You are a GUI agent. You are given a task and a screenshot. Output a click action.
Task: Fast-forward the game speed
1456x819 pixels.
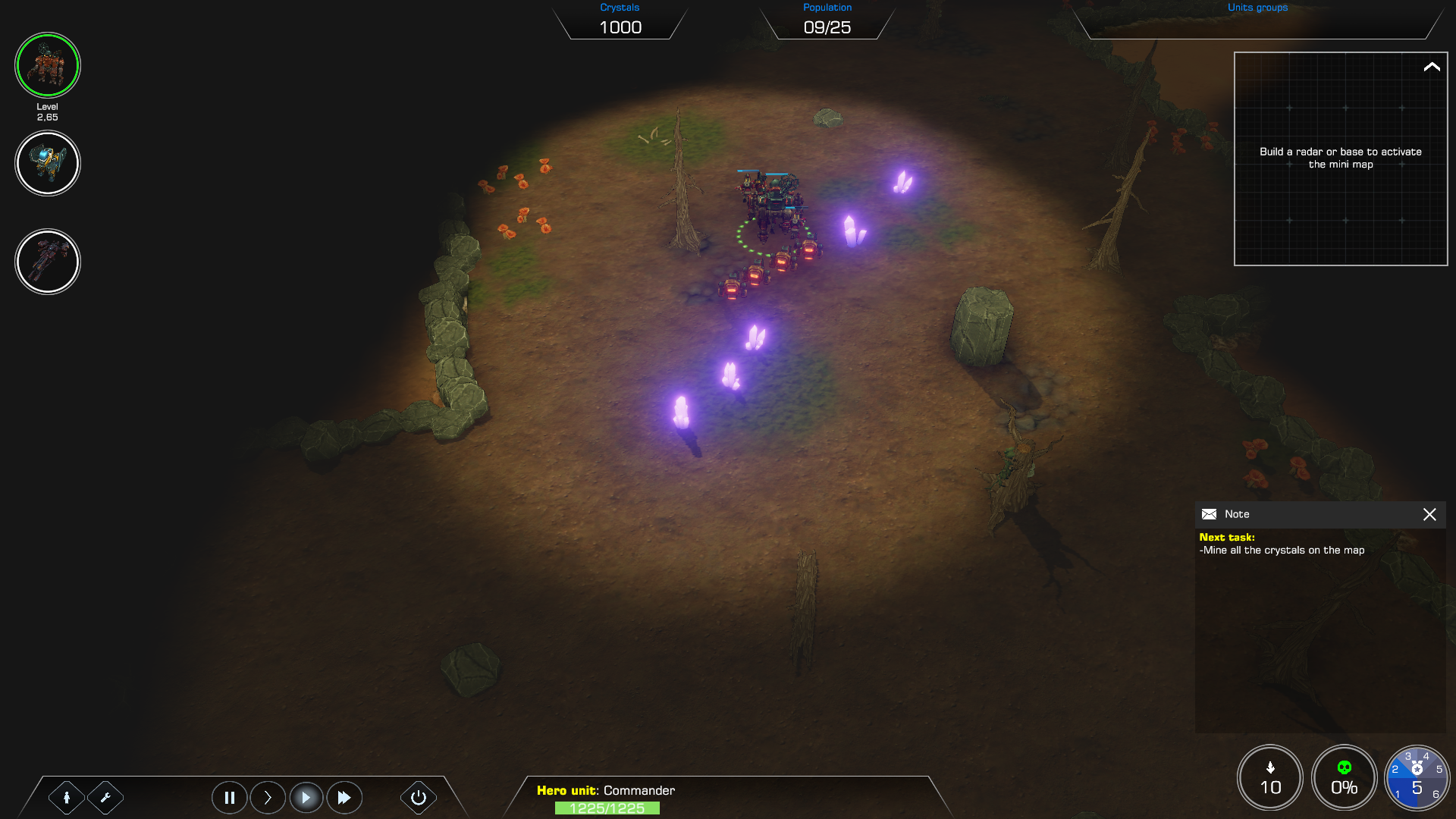tap(344, 797)
